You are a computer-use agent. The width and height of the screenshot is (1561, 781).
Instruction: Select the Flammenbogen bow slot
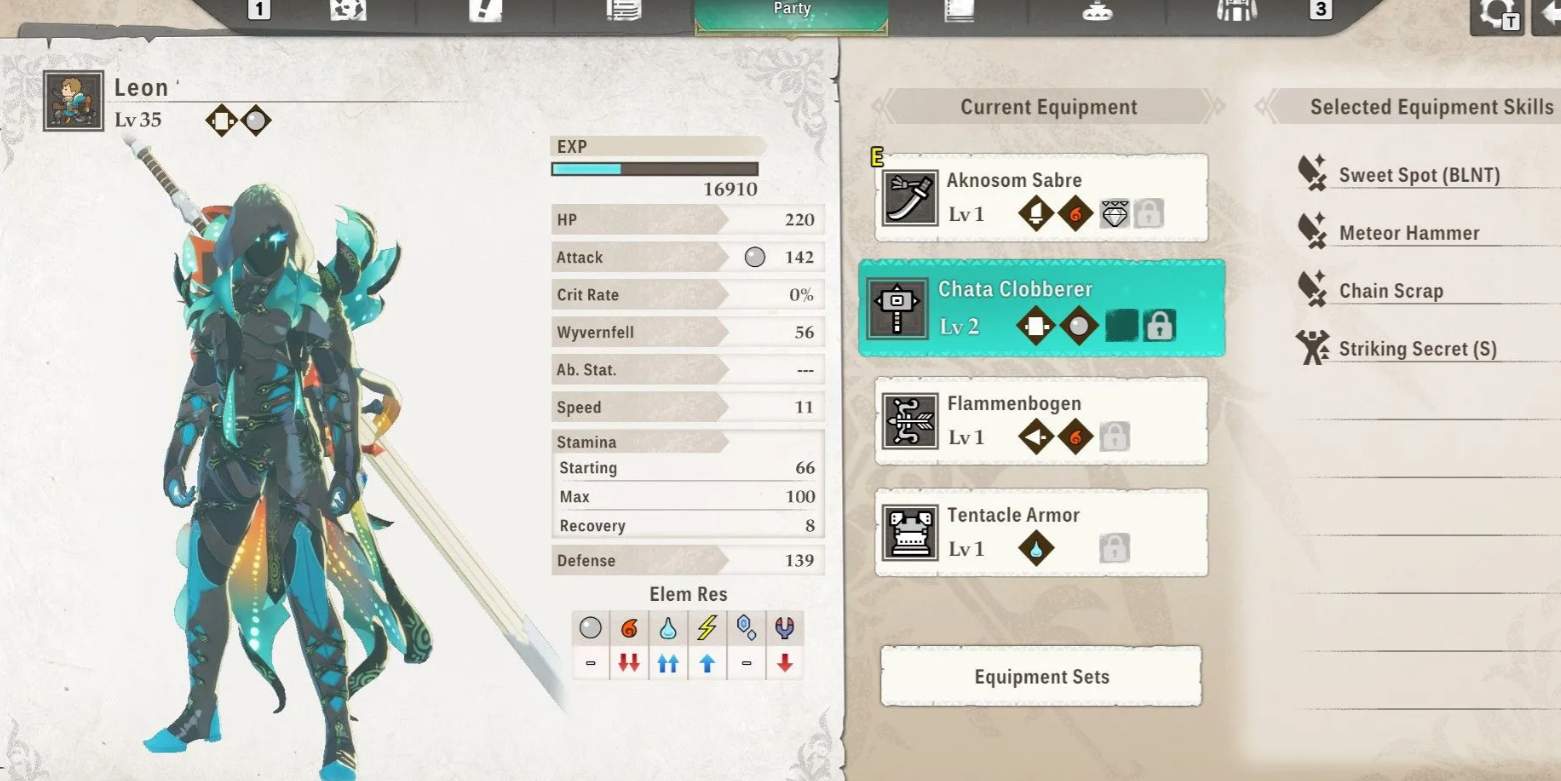(1040, 421)
